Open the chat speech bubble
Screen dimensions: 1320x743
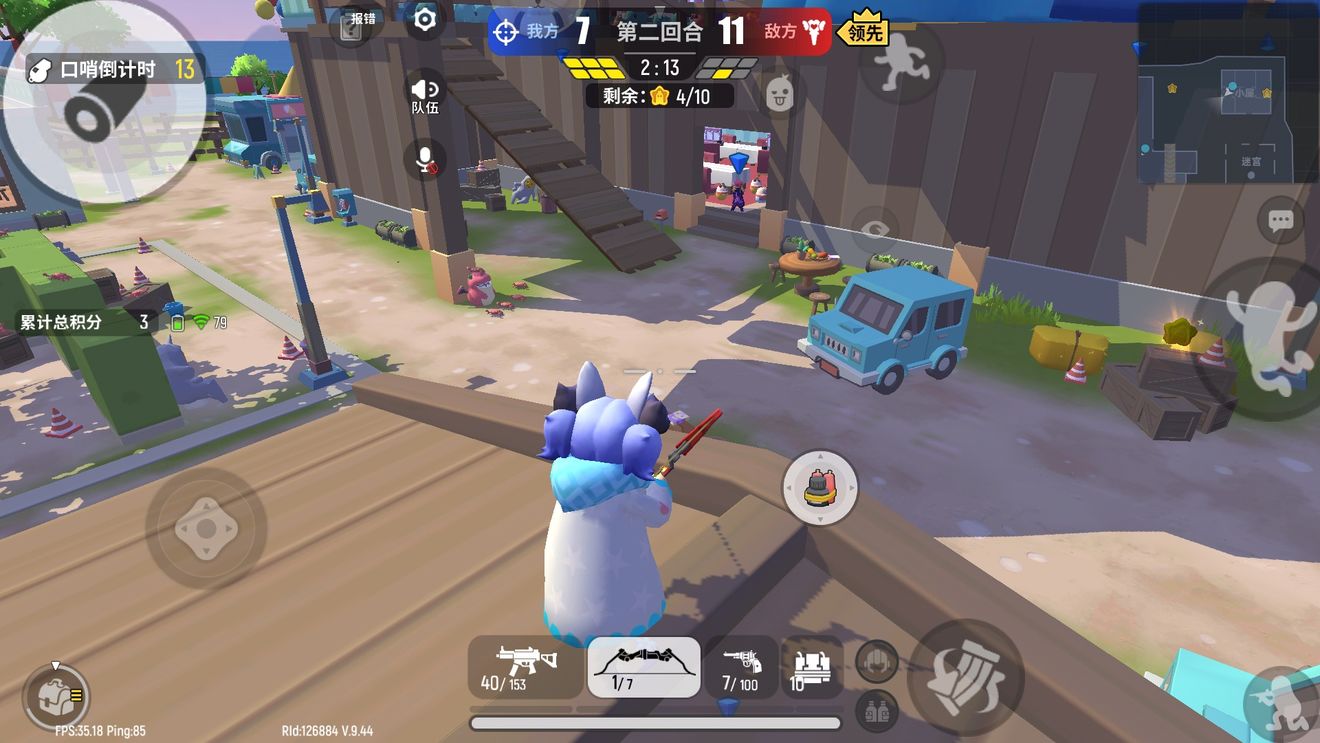pyautogui.click(x=1281, y=221)
